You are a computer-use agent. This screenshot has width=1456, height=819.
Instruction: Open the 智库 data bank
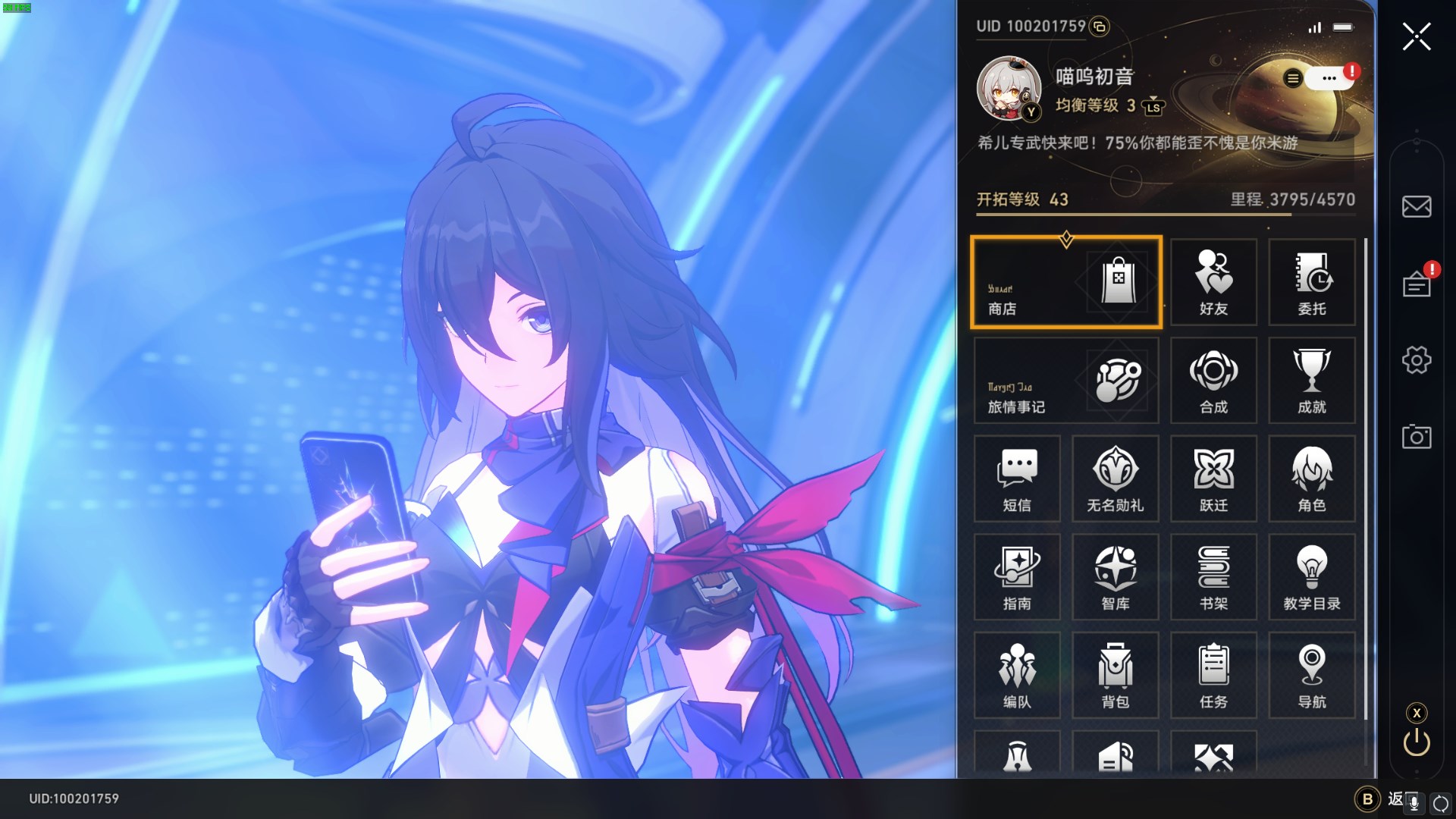tap(1115, 578)
